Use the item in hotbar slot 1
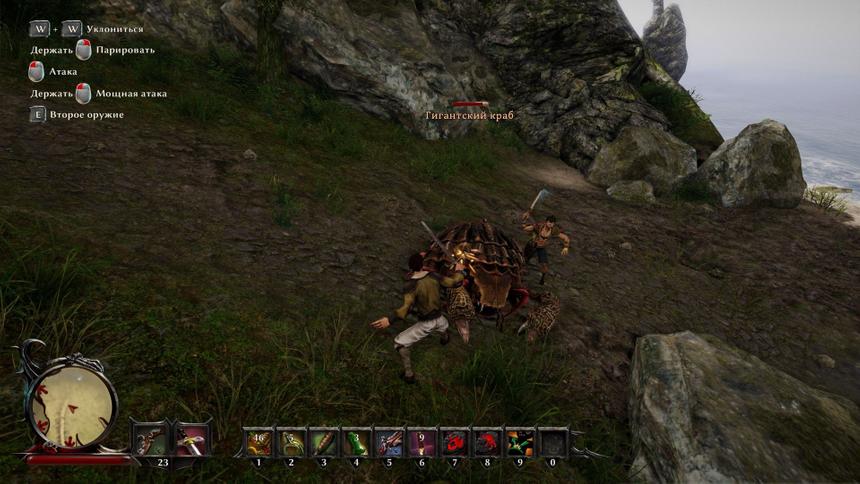 point(260,441)
